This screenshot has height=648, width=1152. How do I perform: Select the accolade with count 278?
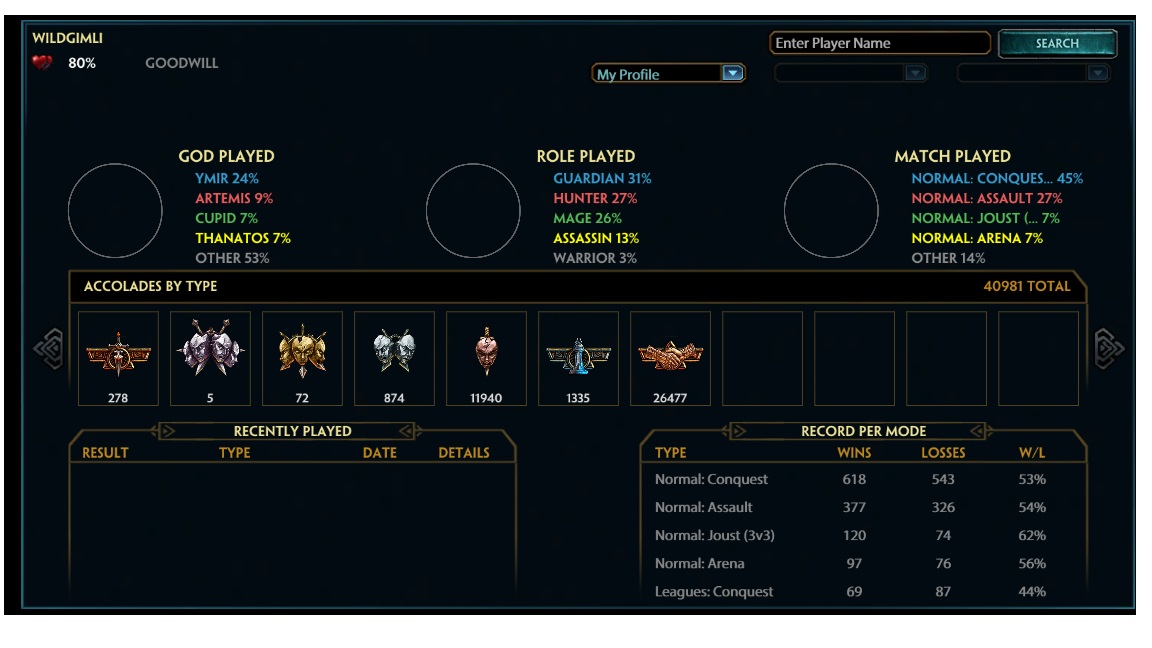coord(118,358)
